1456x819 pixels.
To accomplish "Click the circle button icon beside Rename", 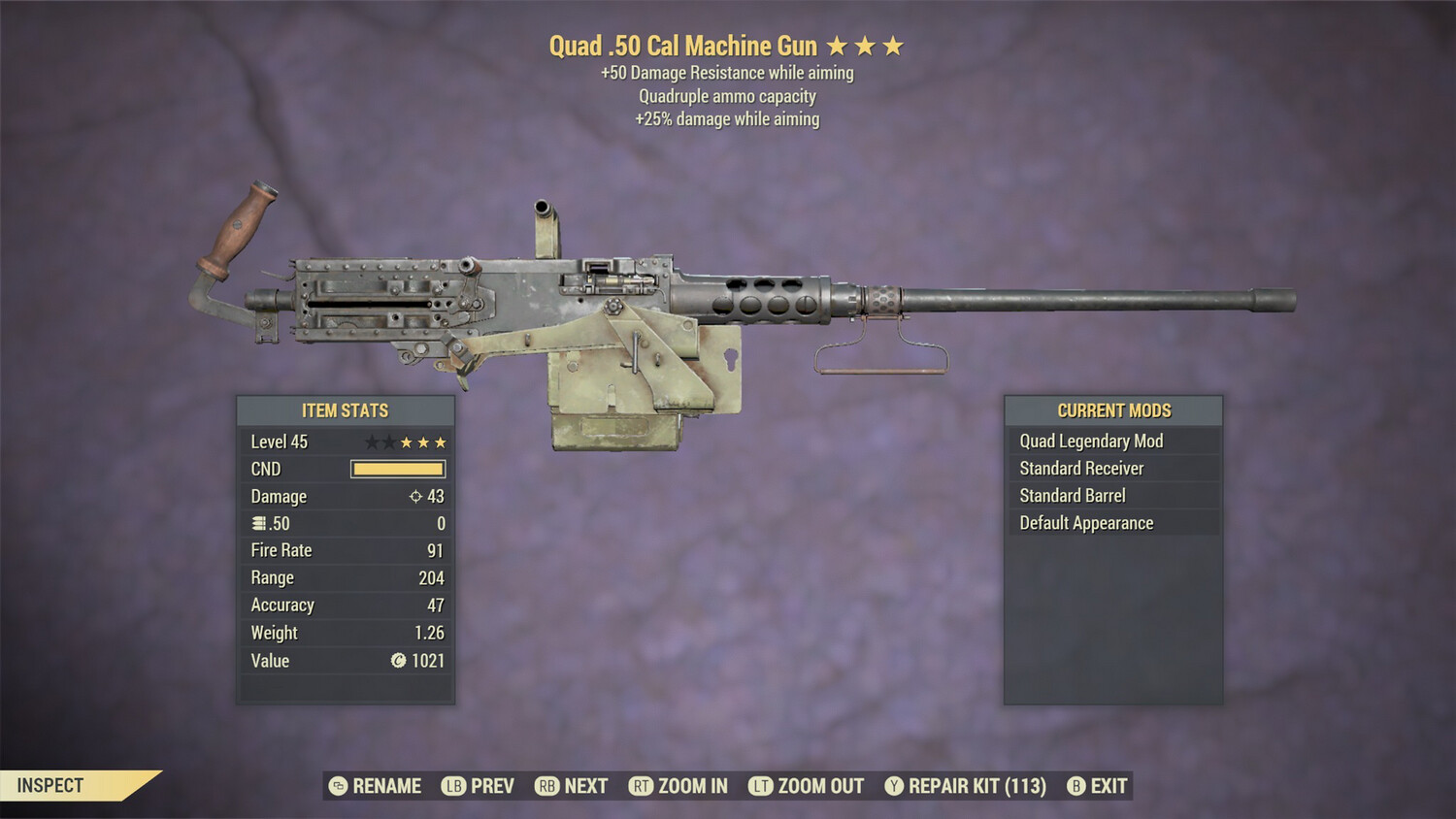I will coord(337,786).
